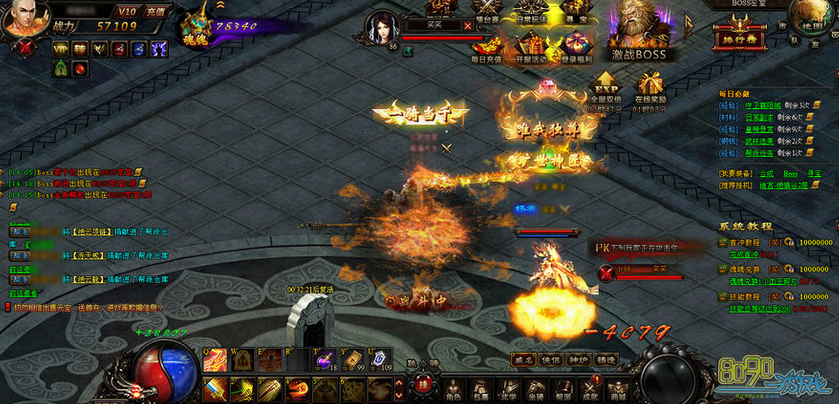The image size is (839, 404).
Task: Open the 开服活动 server event icon
Action: (530, 45)
